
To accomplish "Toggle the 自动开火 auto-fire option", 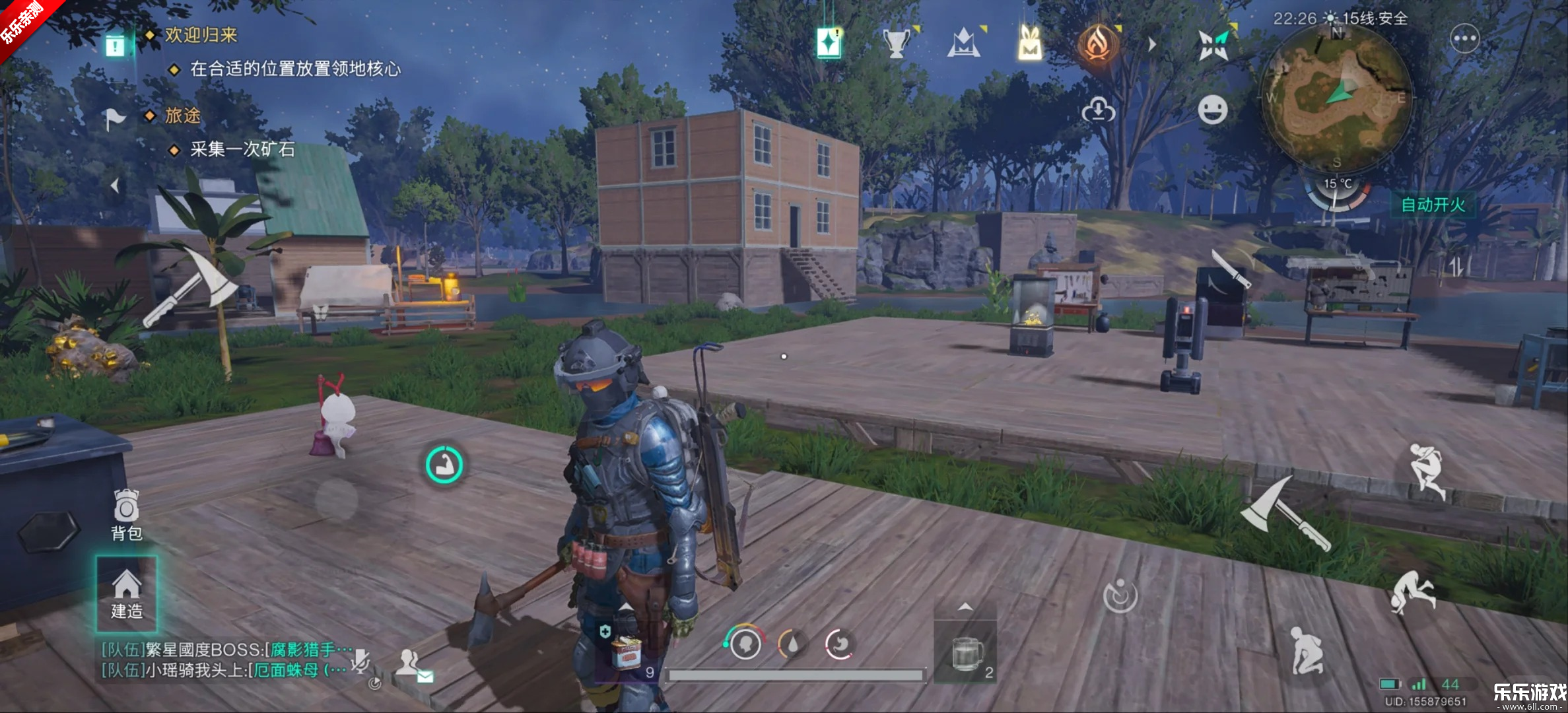I will (1433, 205).
